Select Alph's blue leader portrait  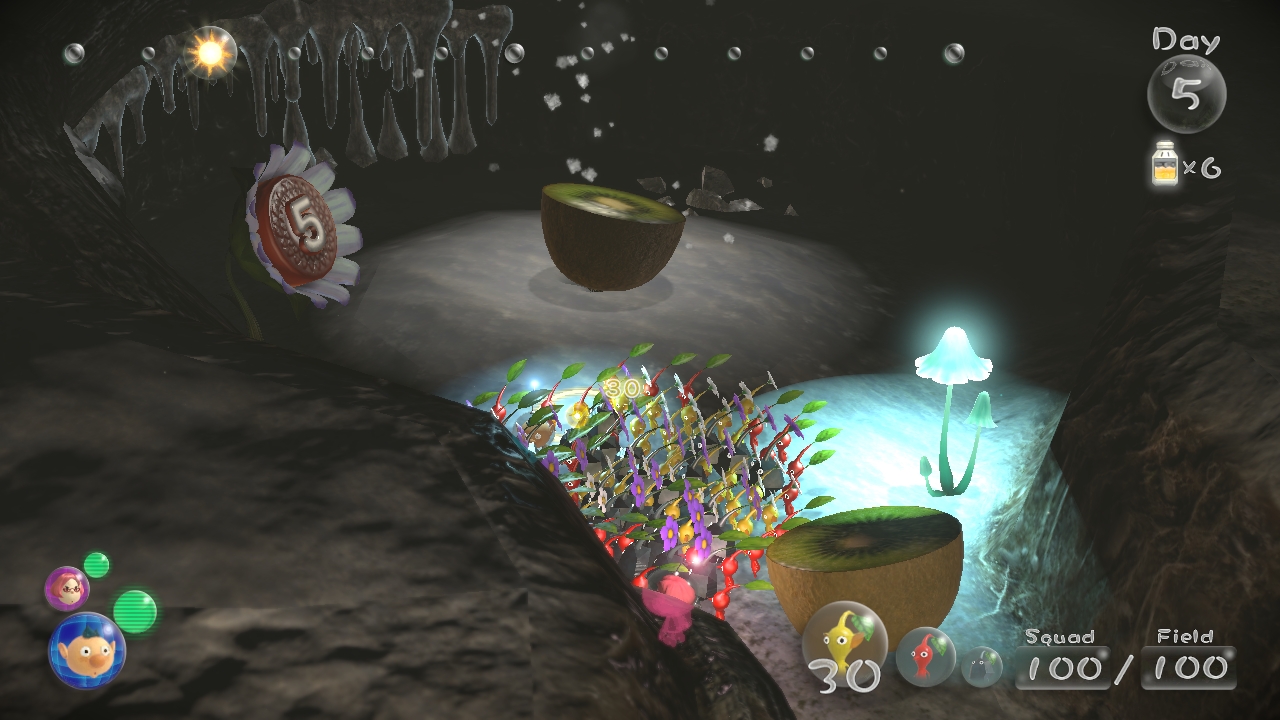[x=87, y=650]
